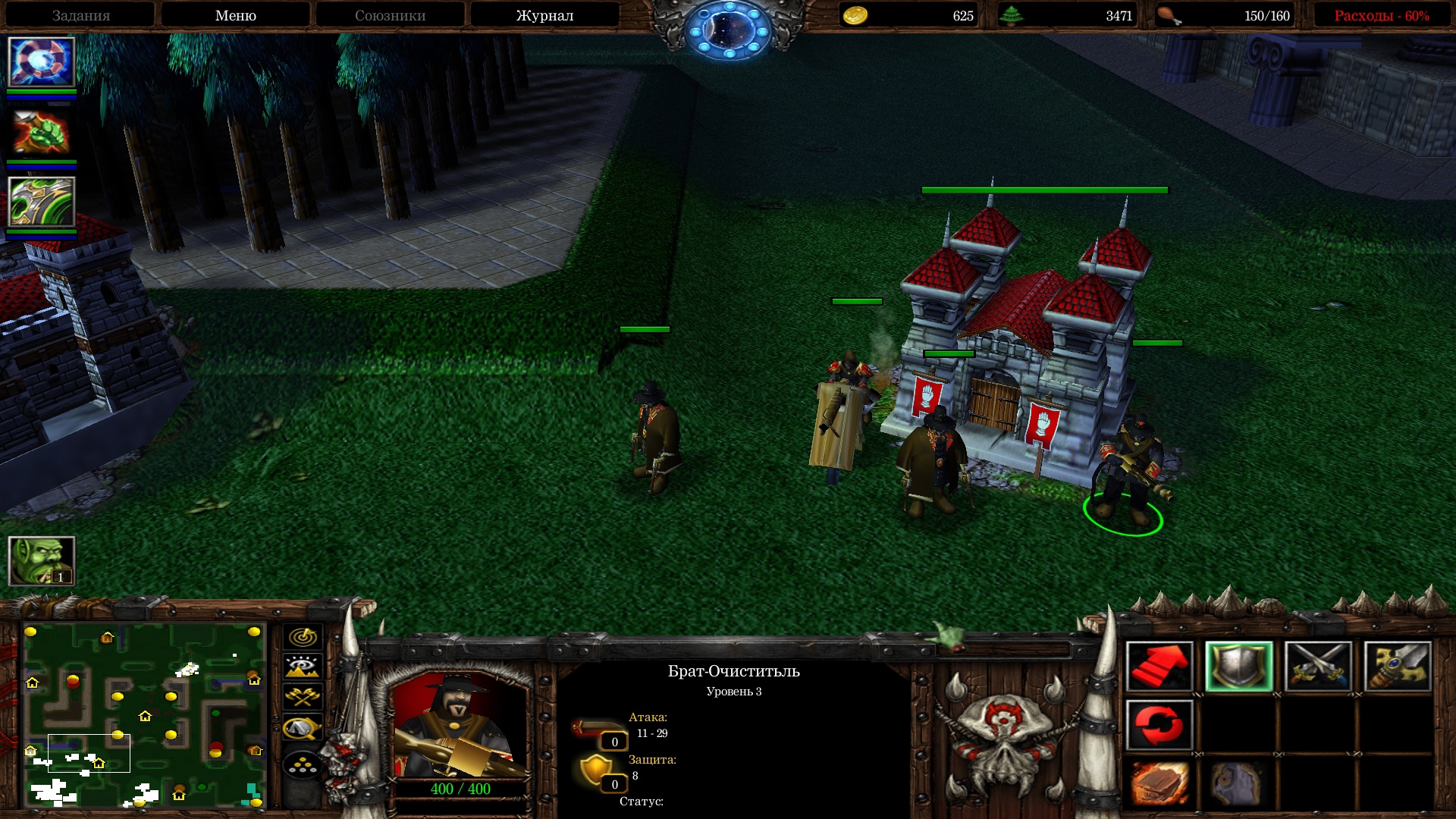Select the green fist hero icon
The image size is (1456, 819).
[x=41, y=132]
